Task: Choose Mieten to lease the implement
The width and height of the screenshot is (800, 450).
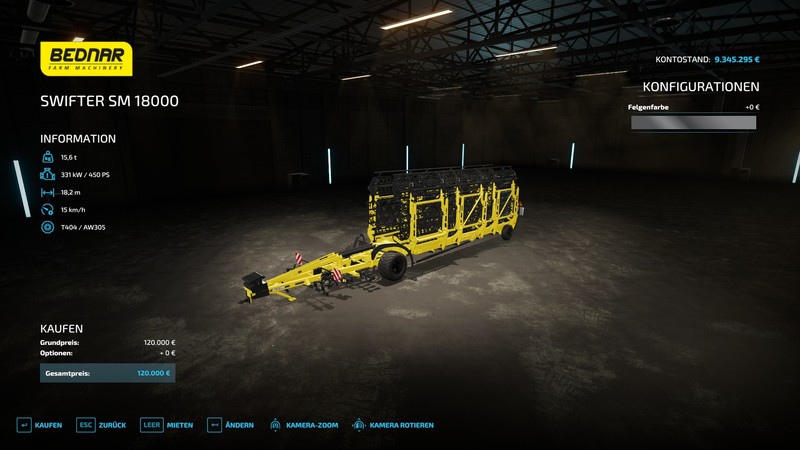Action: coord(167,425)
